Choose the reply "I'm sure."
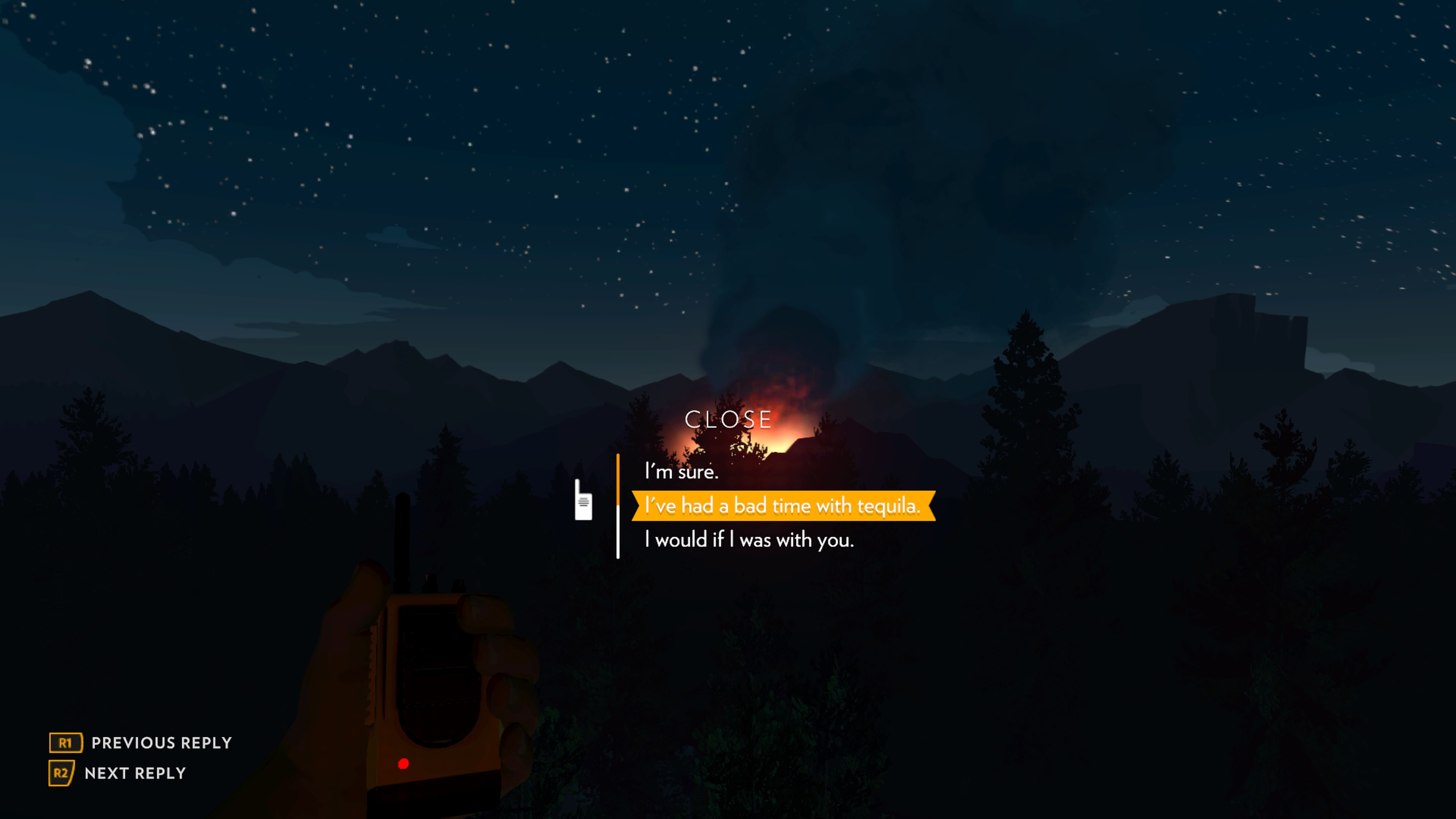This screenshot has width=1456, height=819. (x=682, y=471)
